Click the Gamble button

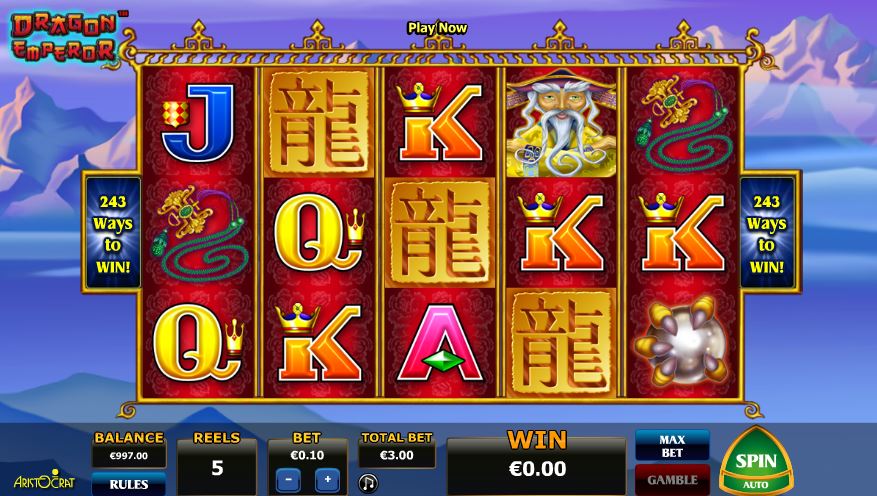point(672,479)
